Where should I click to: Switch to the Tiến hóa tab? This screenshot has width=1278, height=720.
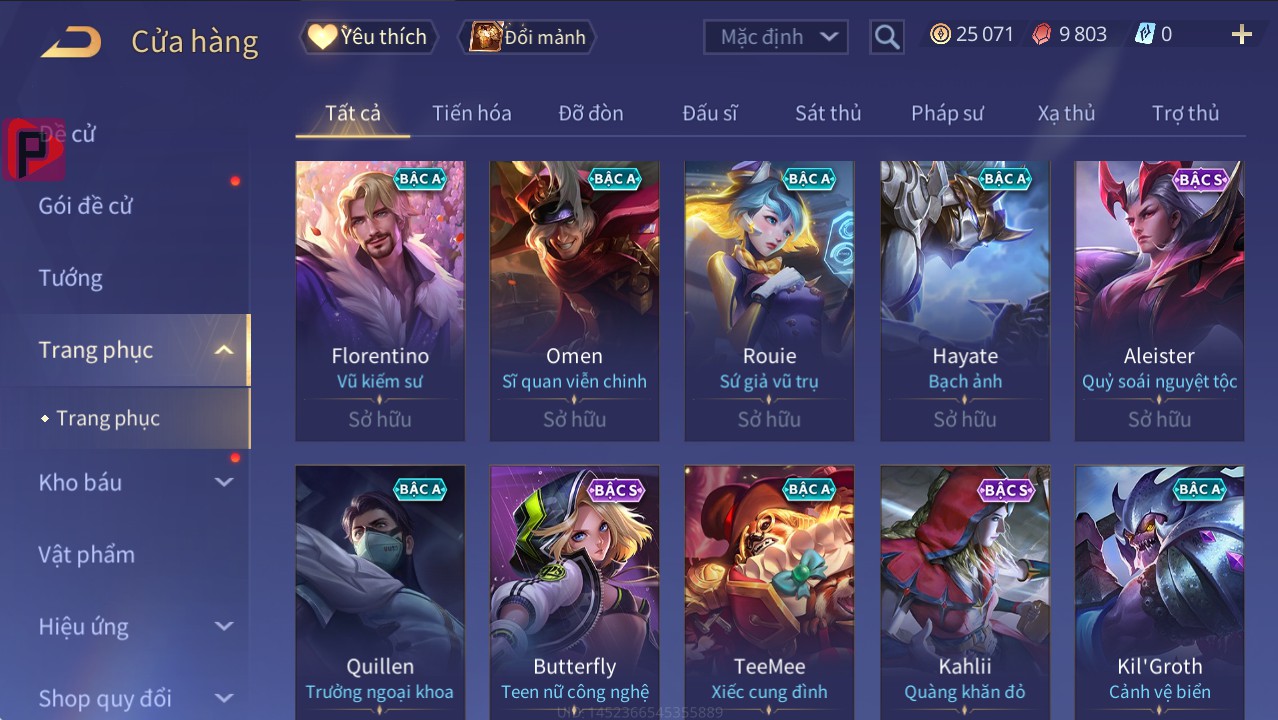[x=471, y=113]
